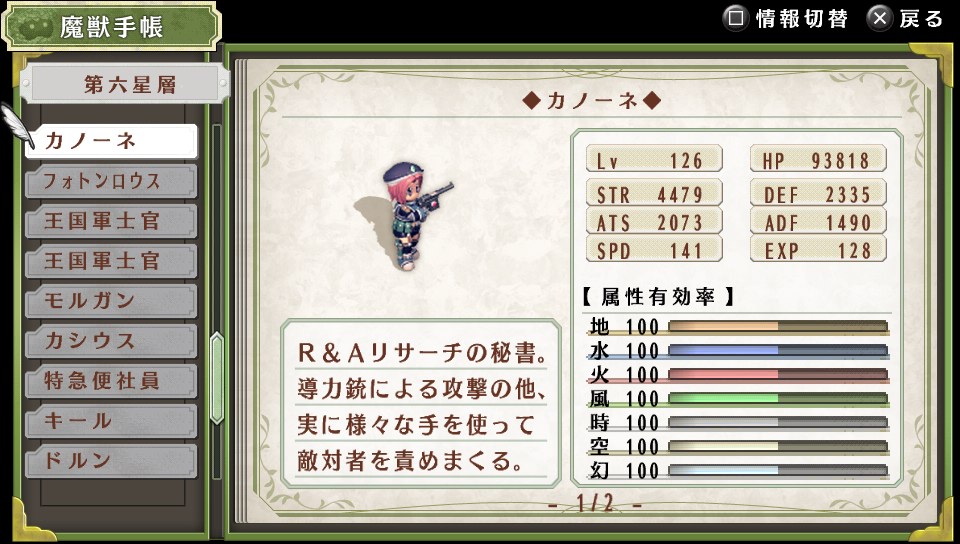
Task: Open the キール entry
Action: coord(111,421)
